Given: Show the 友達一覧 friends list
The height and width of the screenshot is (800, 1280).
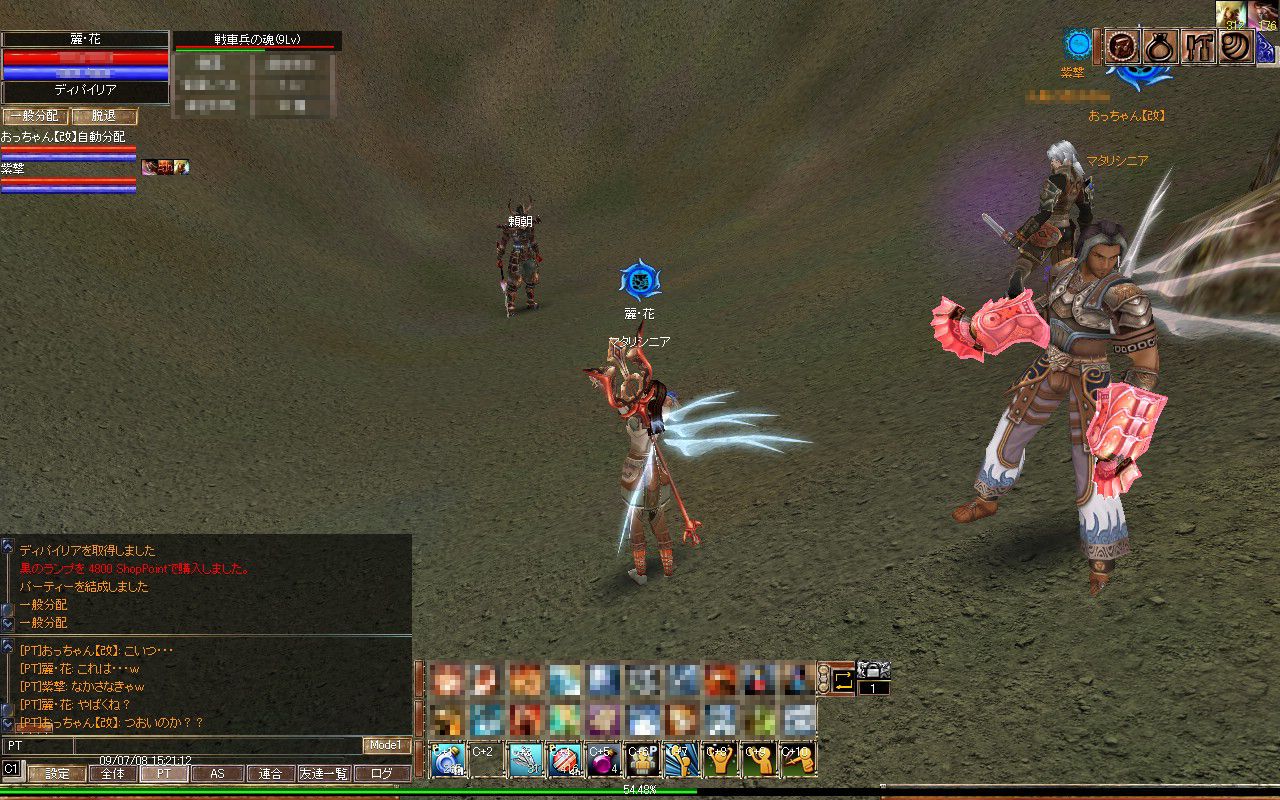Looking at the screenshot, I should point(324,773).
